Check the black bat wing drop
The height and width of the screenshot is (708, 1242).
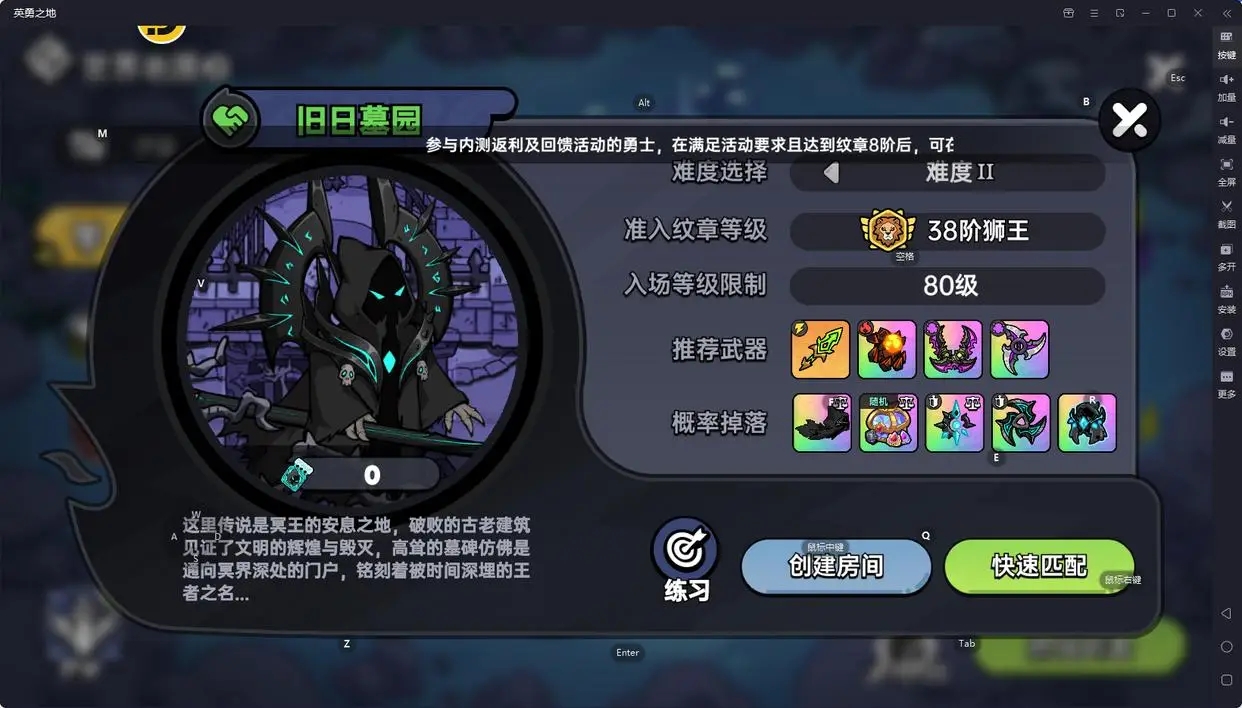click(822, 422)
